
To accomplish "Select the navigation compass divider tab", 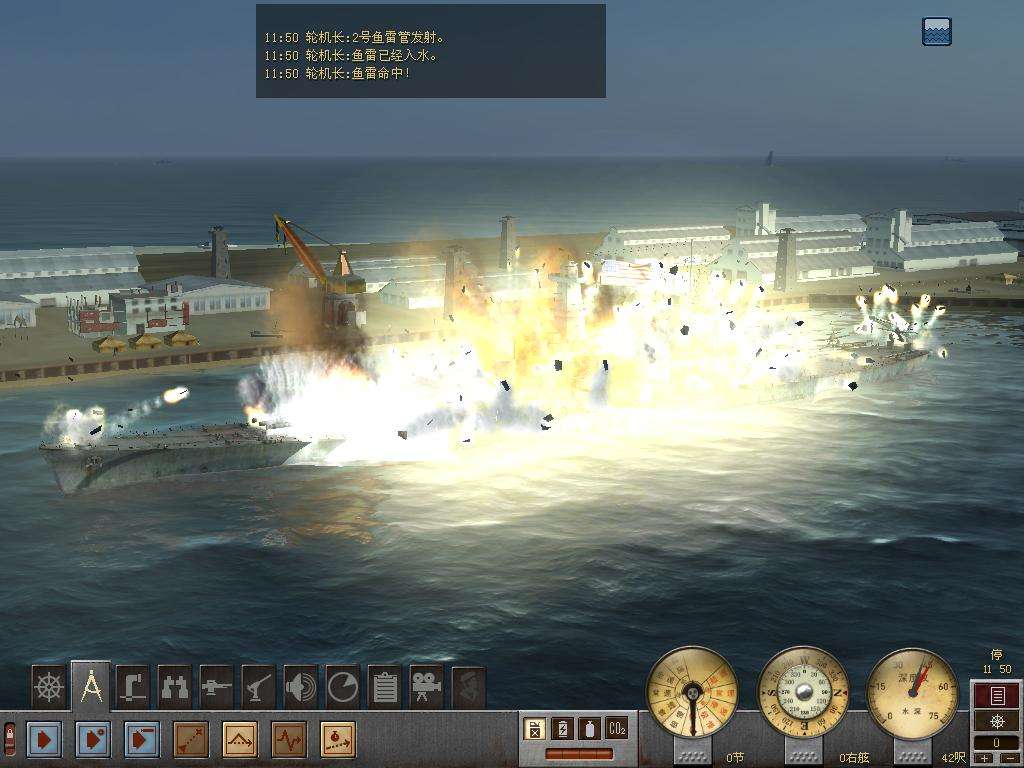I will click(91, 687).
